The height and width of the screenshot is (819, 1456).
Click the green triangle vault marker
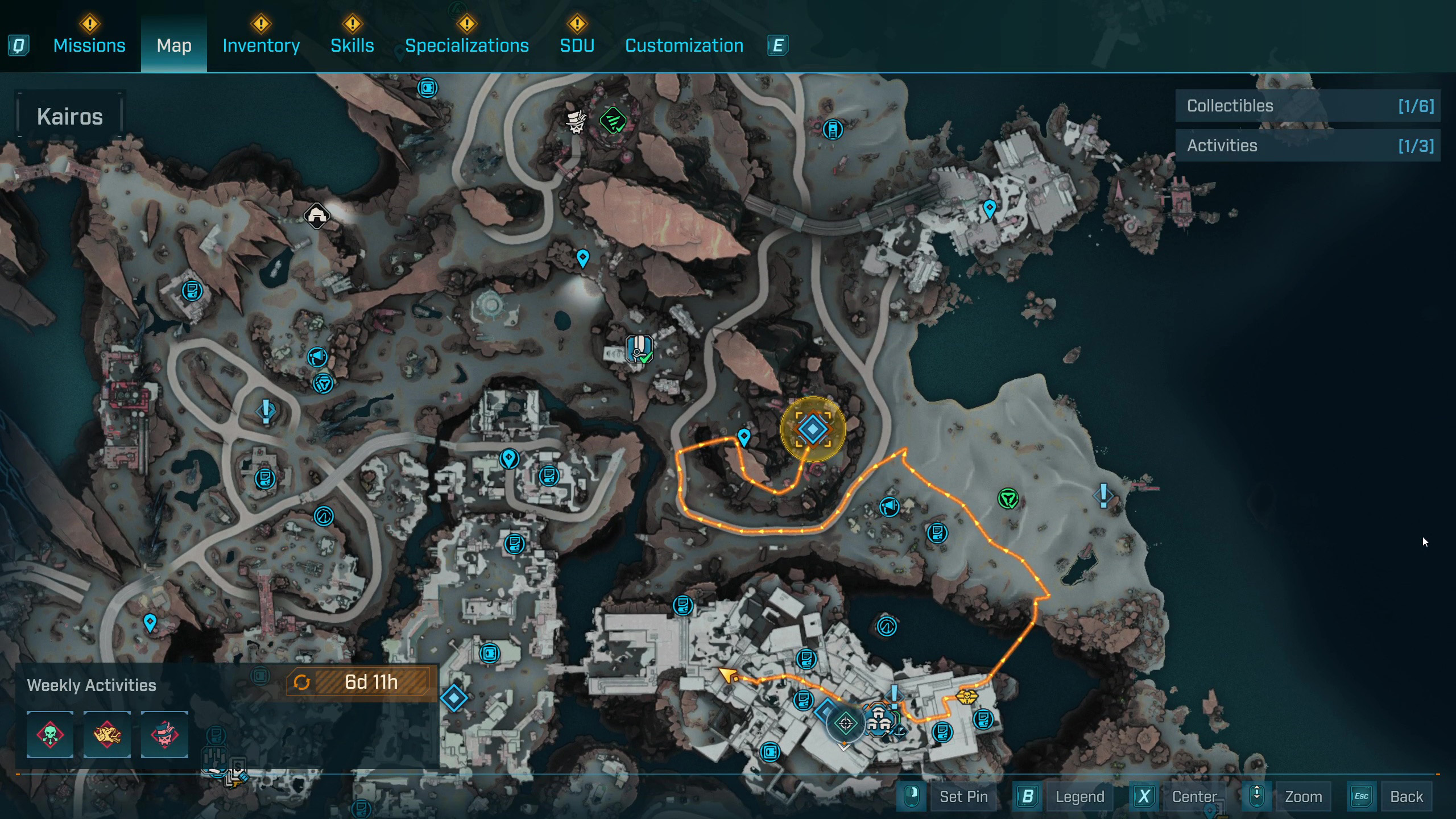click(1008, 499)
